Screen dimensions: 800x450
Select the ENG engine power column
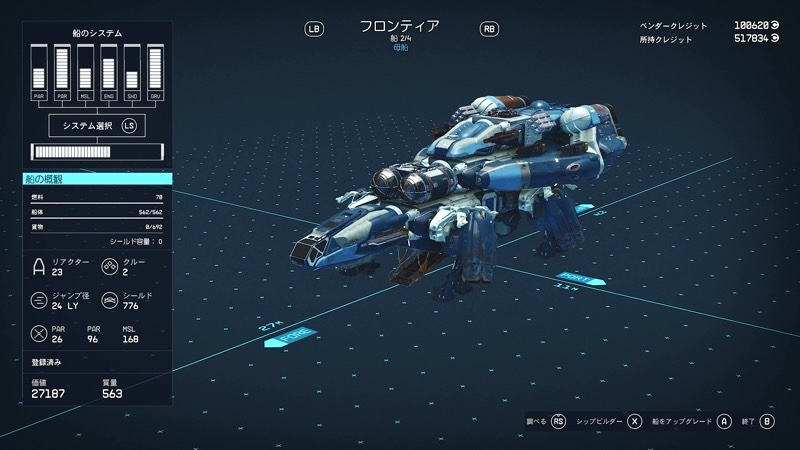click(x=108, y=72)
